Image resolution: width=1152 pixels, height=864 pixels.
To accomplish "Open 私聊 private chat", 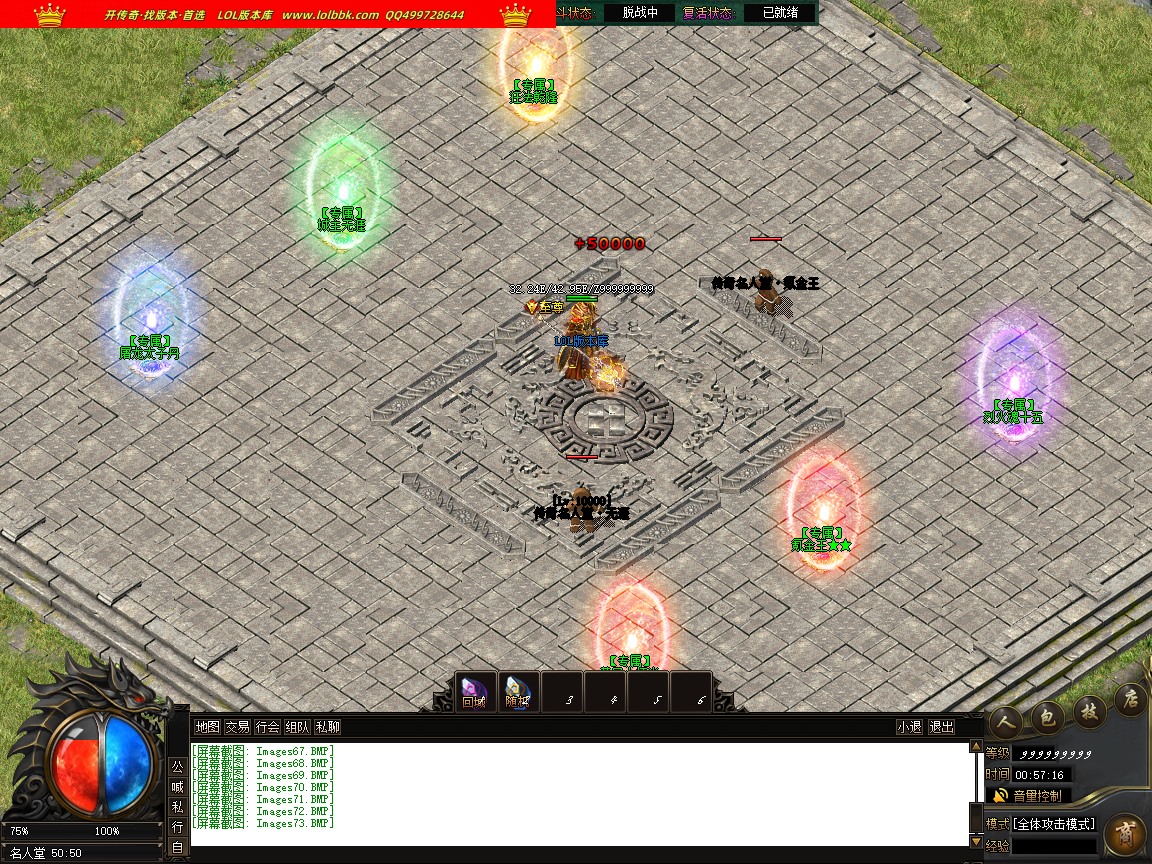I will 327,727.
